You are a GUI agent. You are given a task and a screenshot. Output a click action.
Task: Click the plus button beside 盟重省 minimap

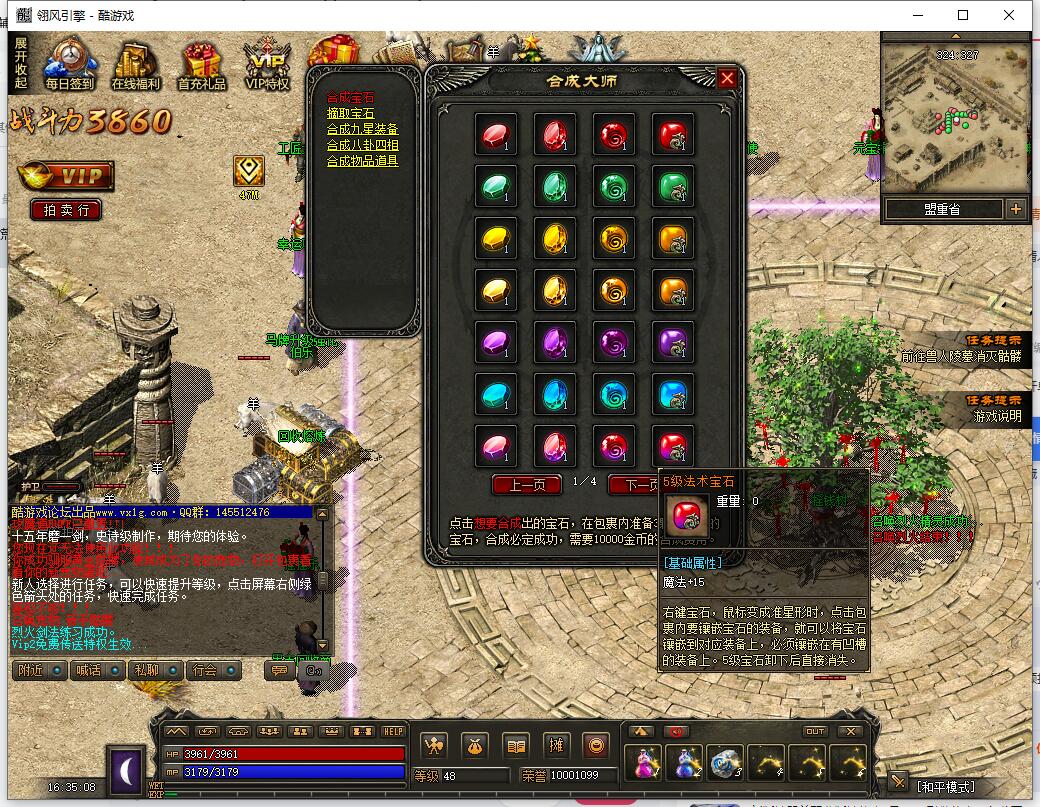(x=1016, y=209)
